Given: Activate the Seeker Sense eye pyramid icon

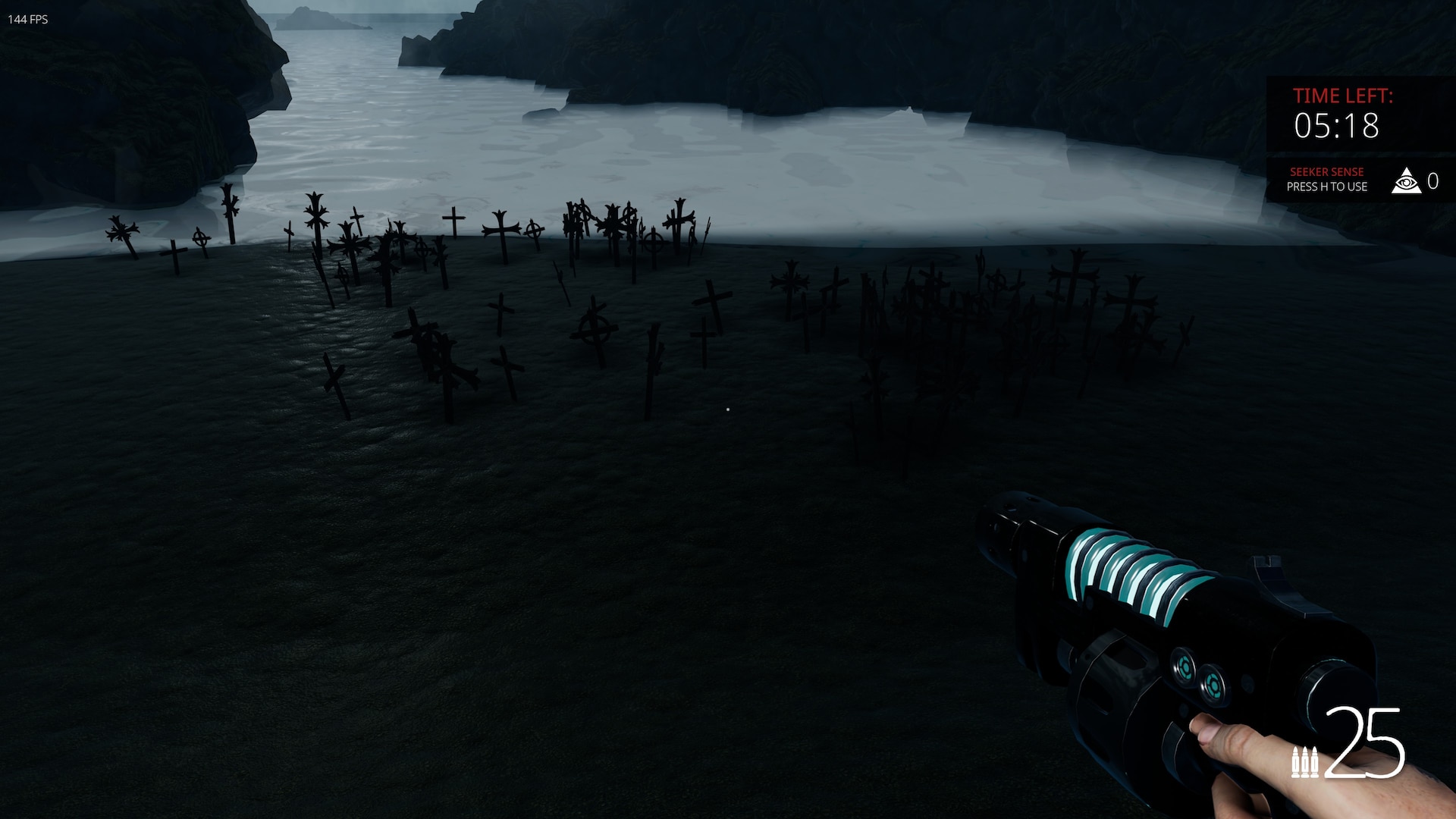Looking at the screenshot, I should pos(1405,181).
